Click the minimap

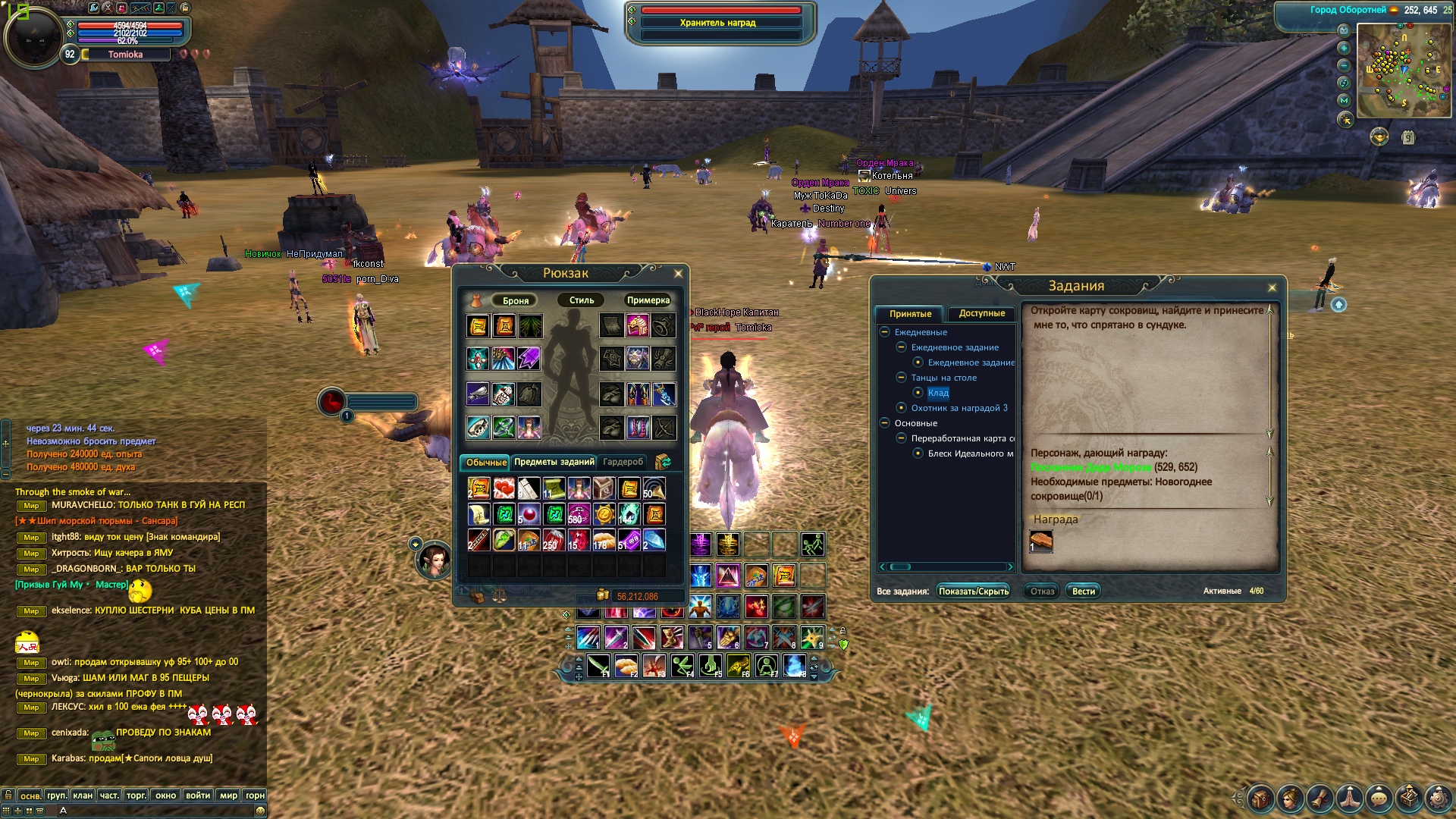[x=1403, y=71]
